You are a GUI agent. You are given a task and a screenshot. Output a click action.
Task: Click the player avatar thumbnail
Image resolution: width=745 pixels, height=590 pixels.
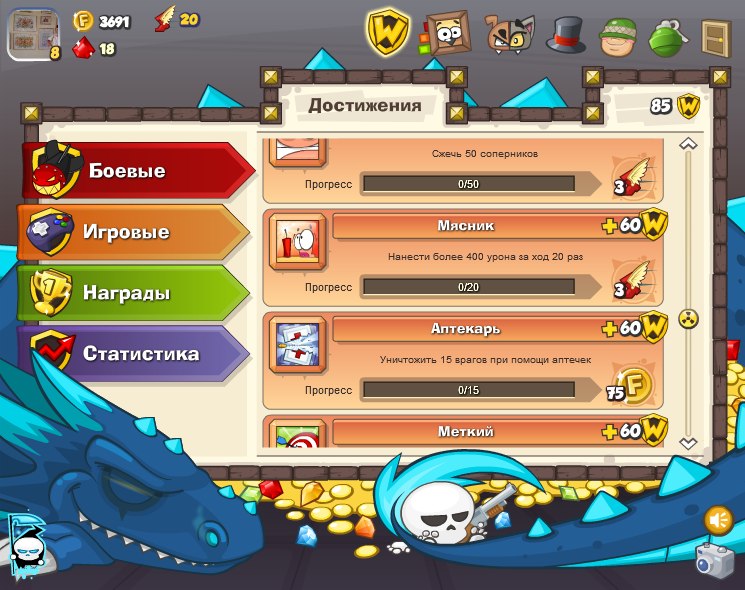click(x=33, y=33)
